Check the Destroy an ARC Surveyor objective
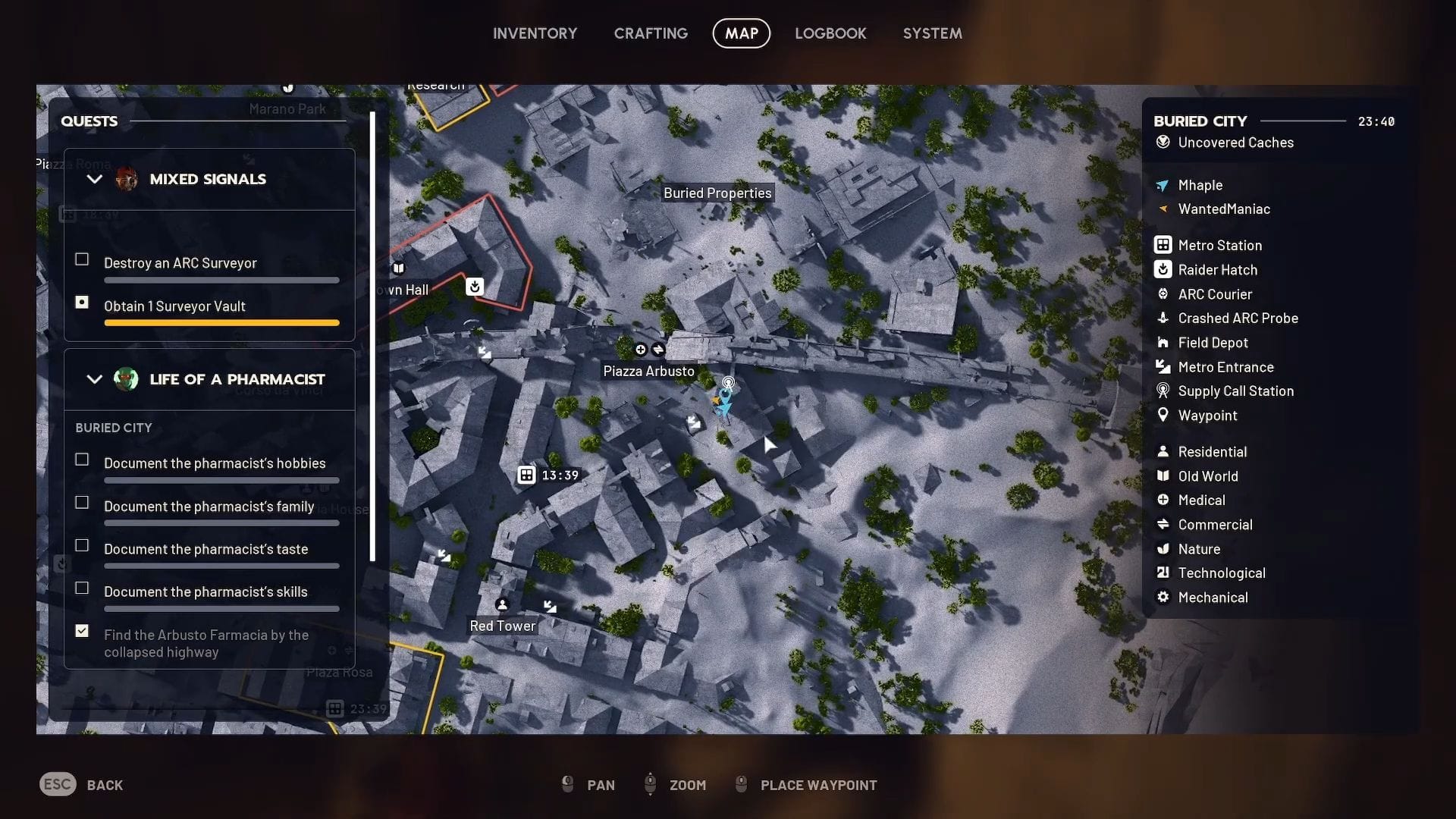 tap(81, 259)
